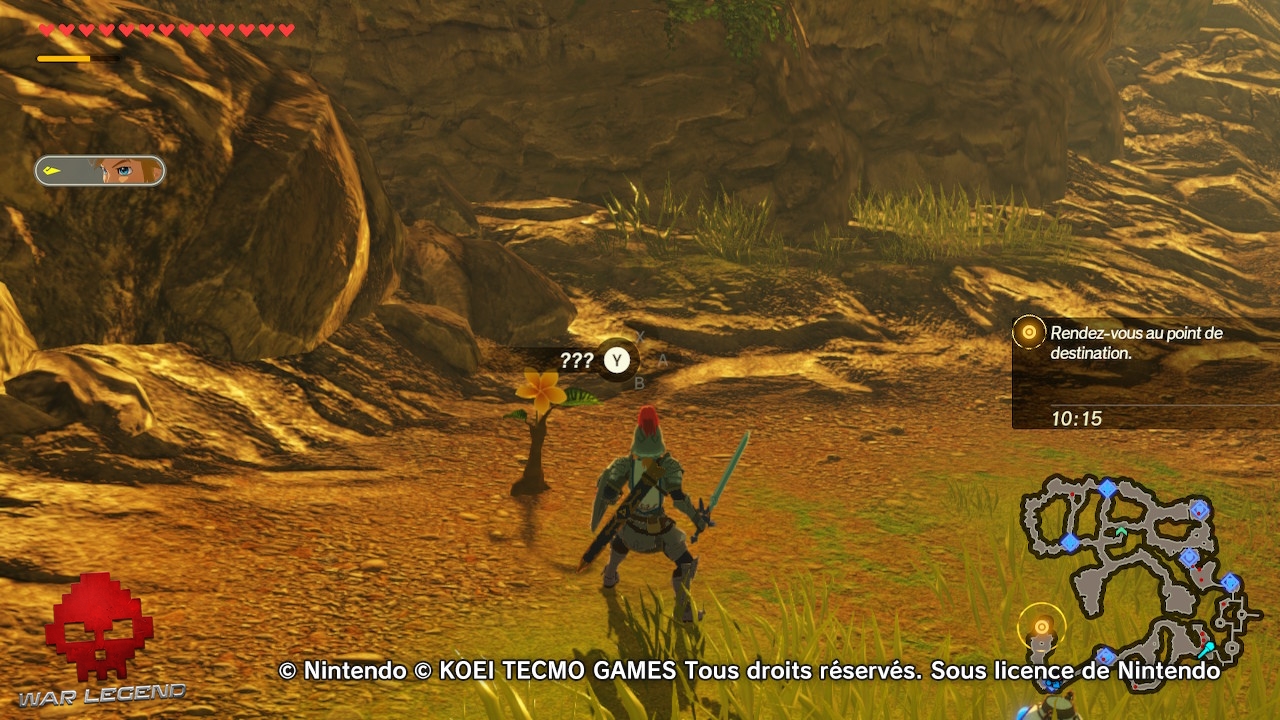1280x720 pixels.
Task: Click the faded X button prompt
Action: (x=640, y=337)
